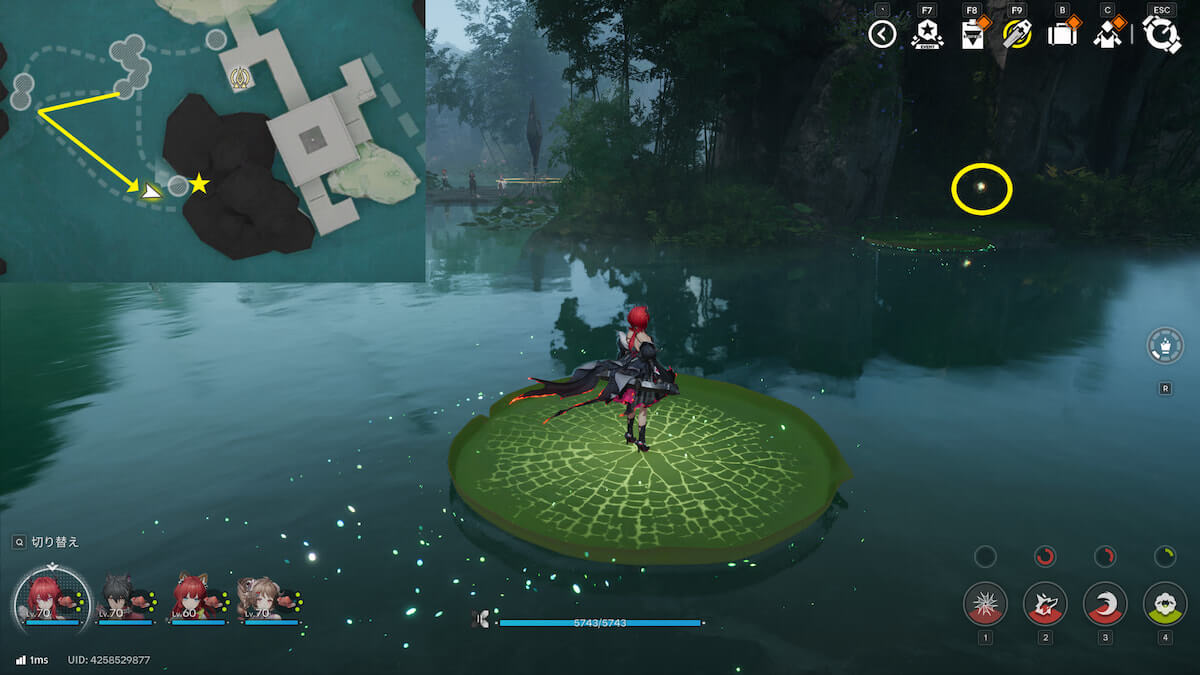Open the suitcase backpack icon
This screenshot has width=1200, height=675.
[x=1061, y=35]
